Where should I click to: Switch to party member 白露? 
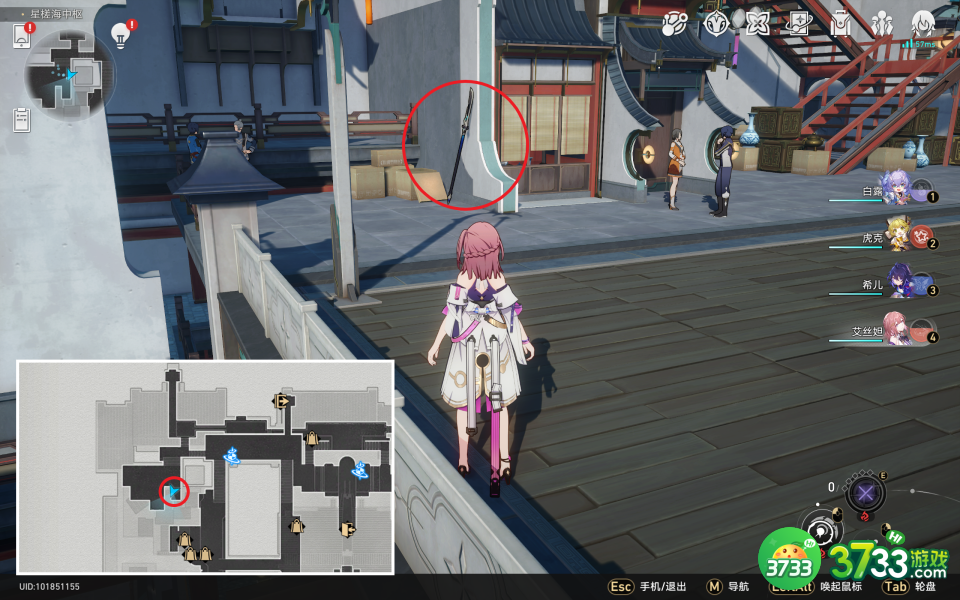(893, 189)
